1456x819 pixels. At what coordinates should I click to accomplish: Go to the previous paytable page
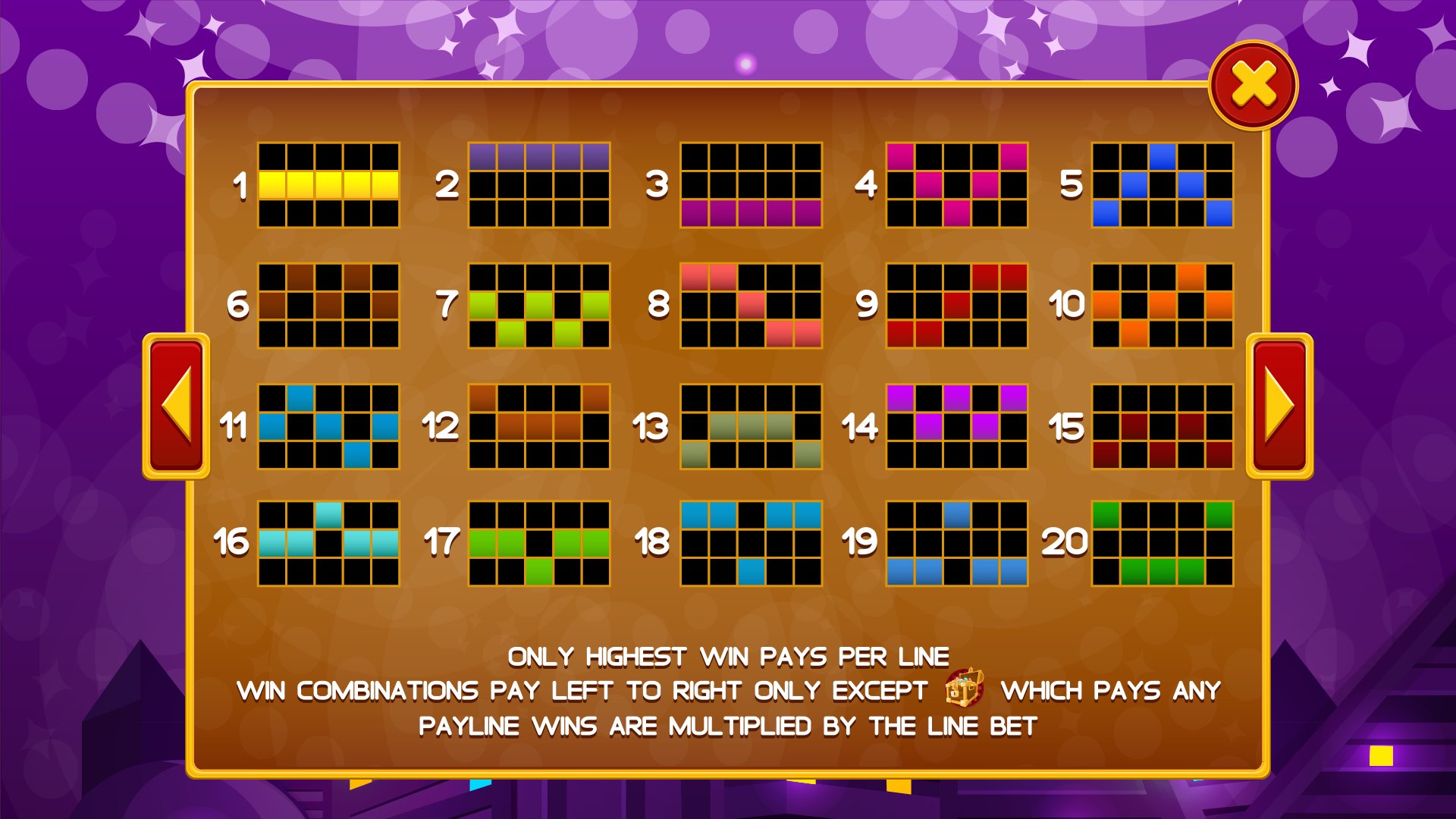(178, 406)
